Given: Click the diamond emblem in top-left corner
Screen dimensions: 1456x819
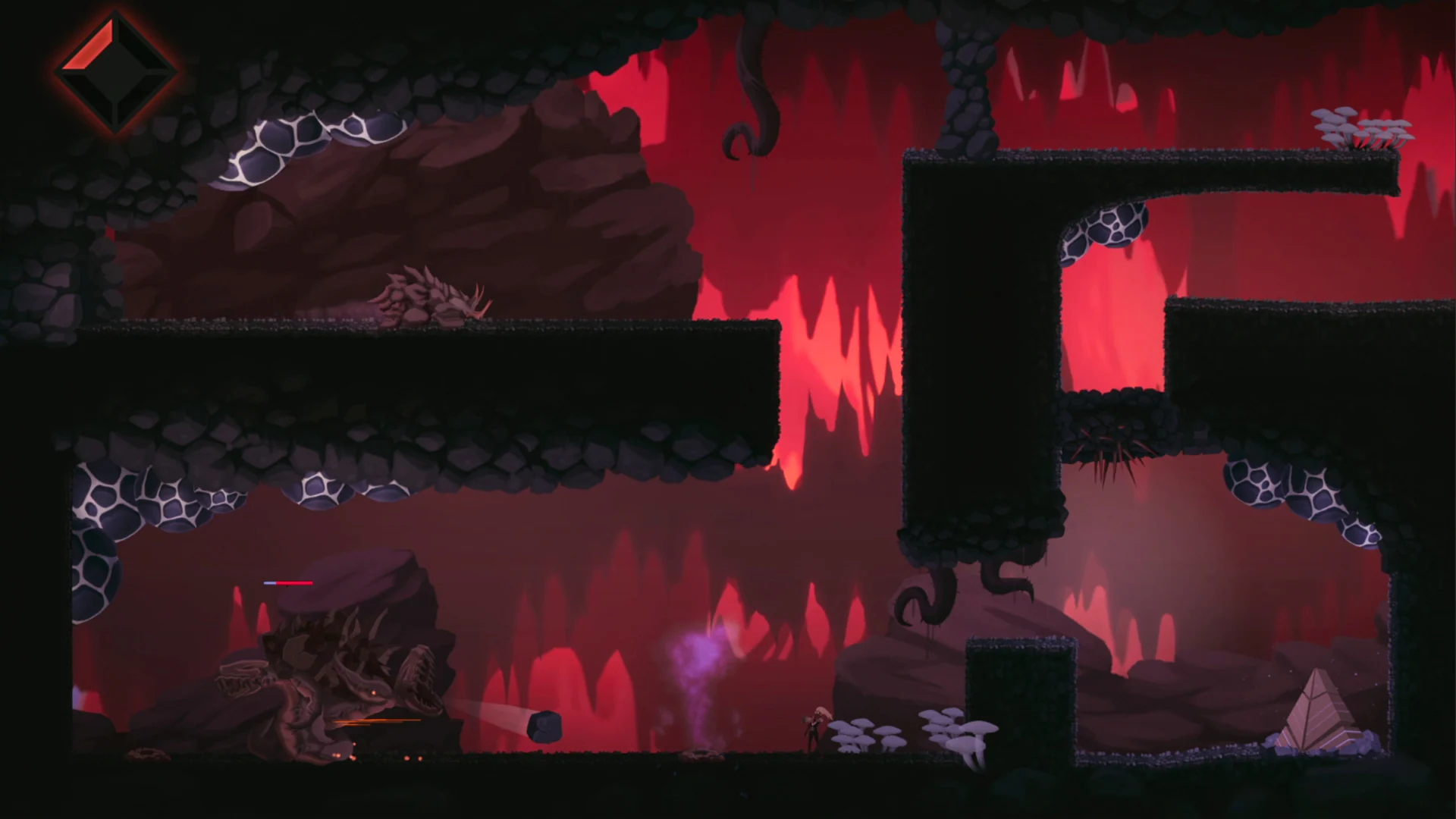Looking at the screenshot, I should pyautogui.click(x=115, y=71).
